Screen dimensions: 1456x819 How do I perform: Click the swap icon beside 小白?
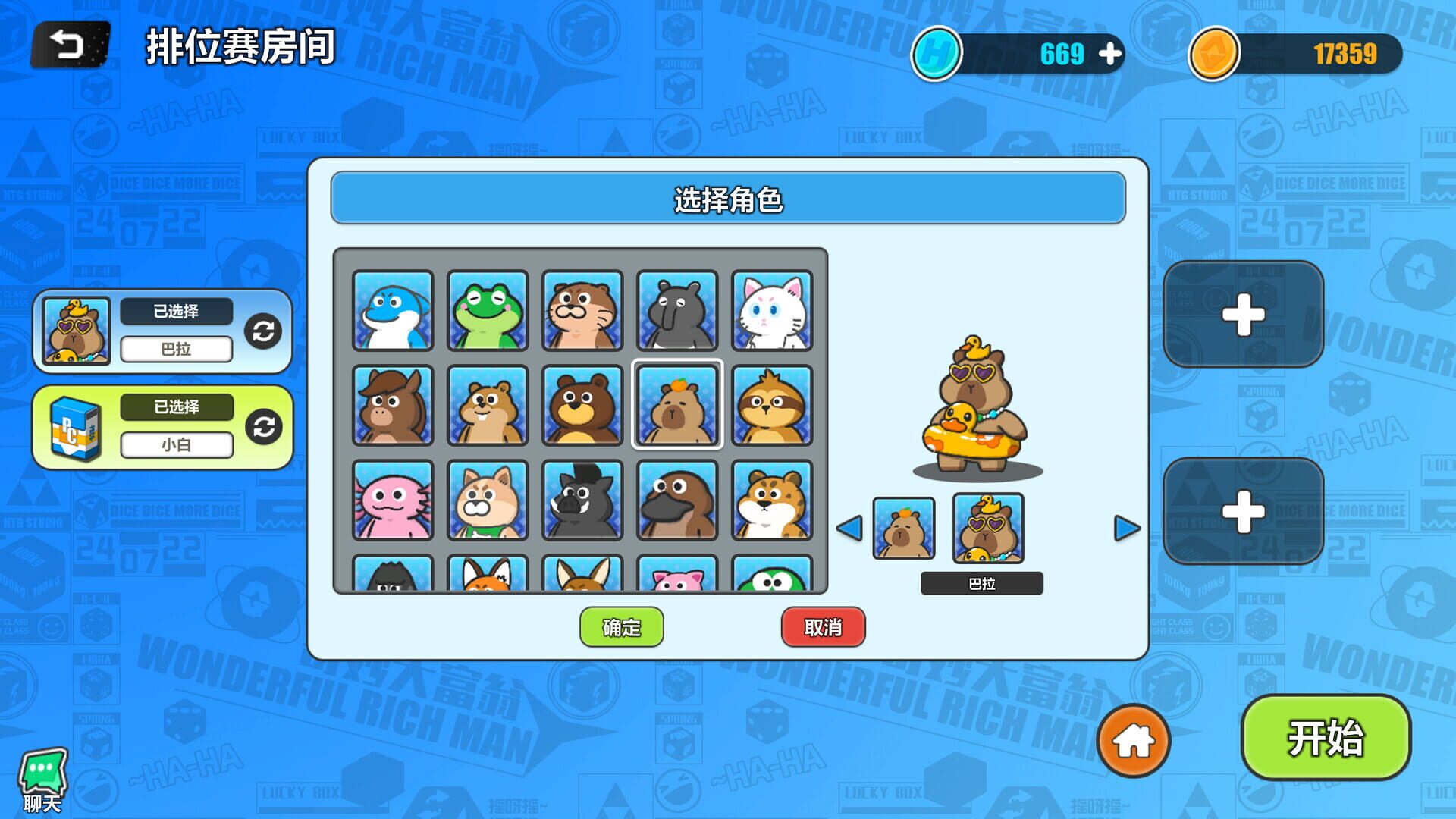tap(262, 426)
